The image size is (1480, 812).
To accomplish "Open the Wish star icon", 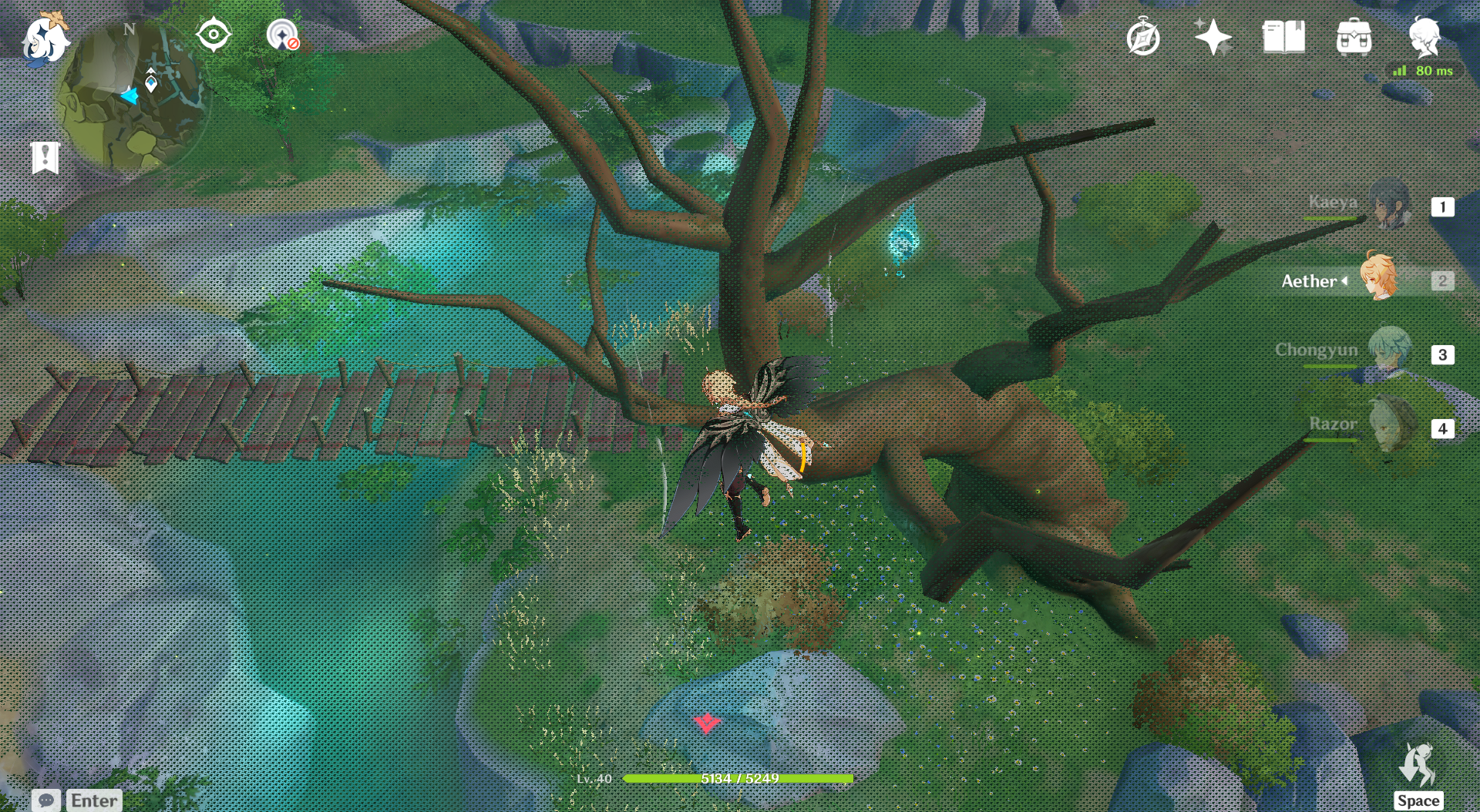I will coord(1213,37).
